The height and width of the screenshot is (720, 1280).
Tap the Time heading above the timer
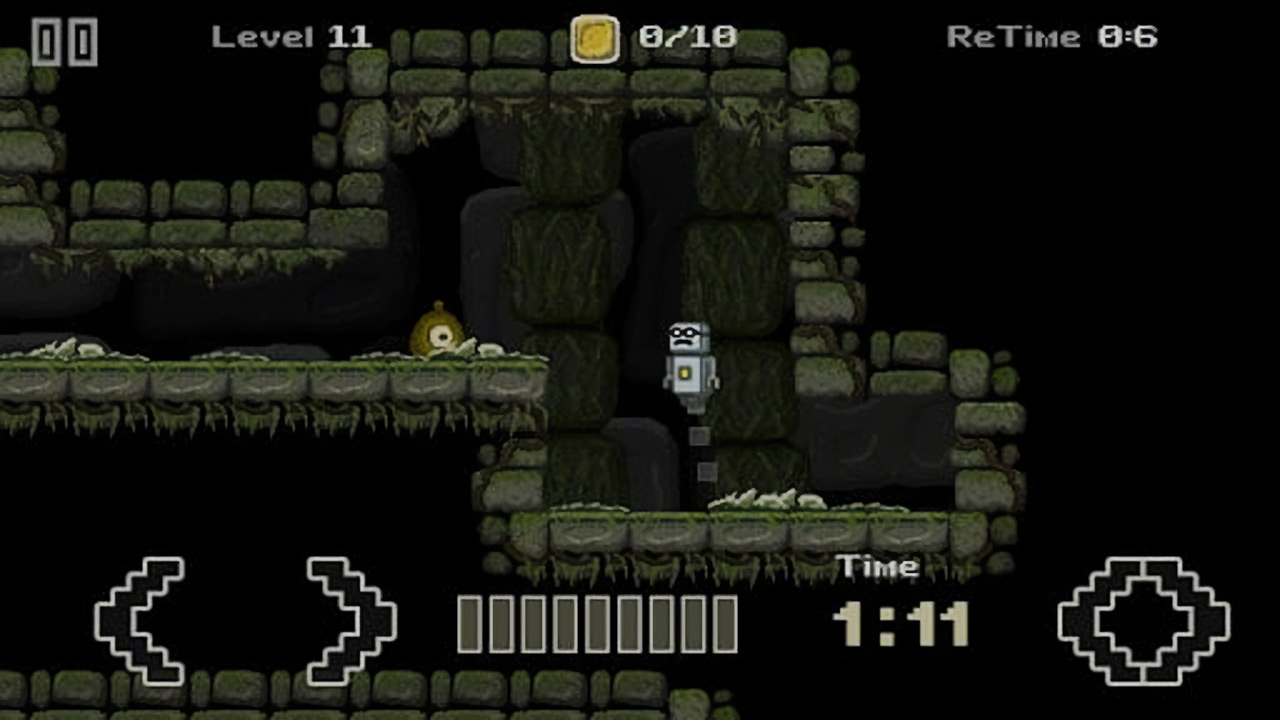pyautogui.click(x=877, y=565)
